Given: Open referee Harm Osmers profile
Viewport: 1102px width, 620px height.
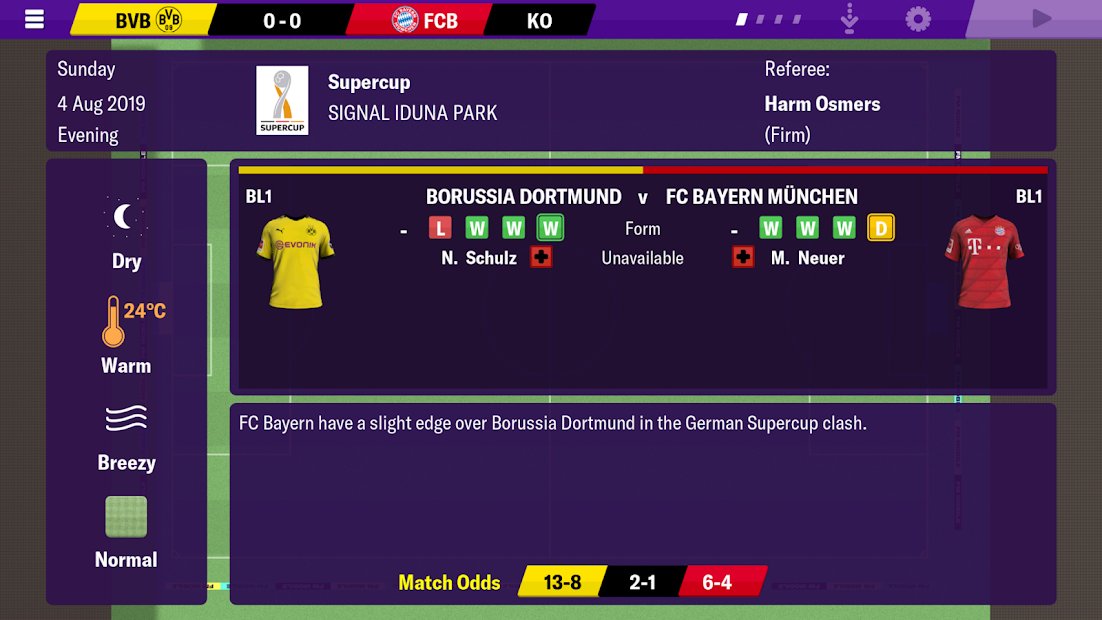Looking at the screenshot, I should coord(822,104).
